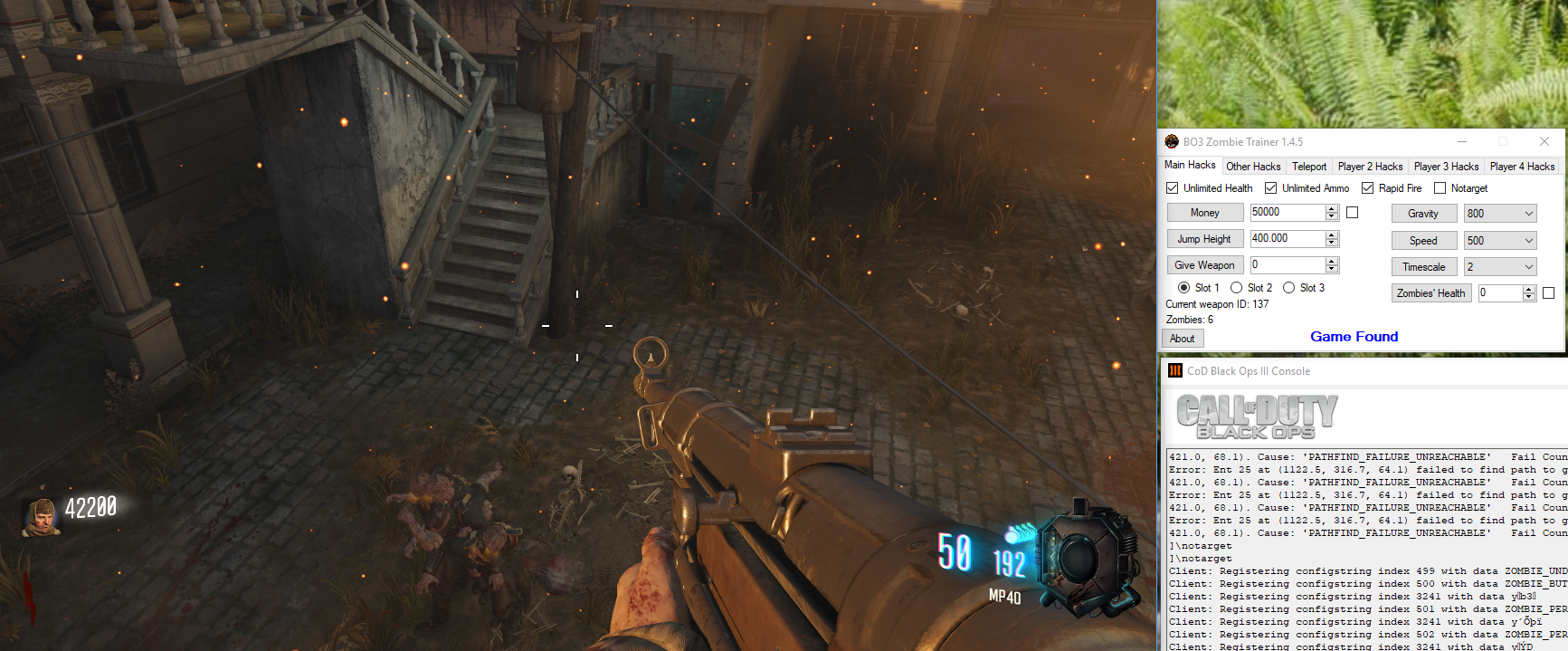Click the Zombies' Health button
This screenshot has width=1568, height=651.
click(1430, 293)
